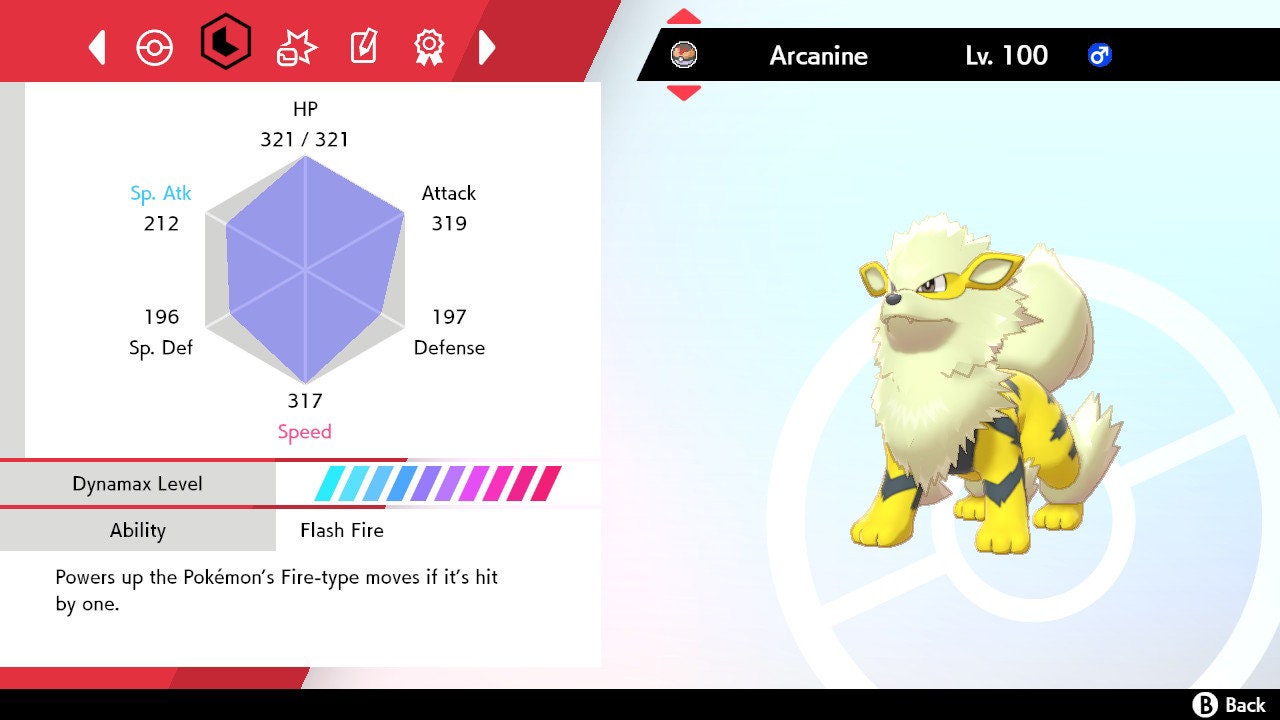Click the left arrow in the tab bar
The height and width of the screenshot is (720, 1280).
tap(96, 44)
